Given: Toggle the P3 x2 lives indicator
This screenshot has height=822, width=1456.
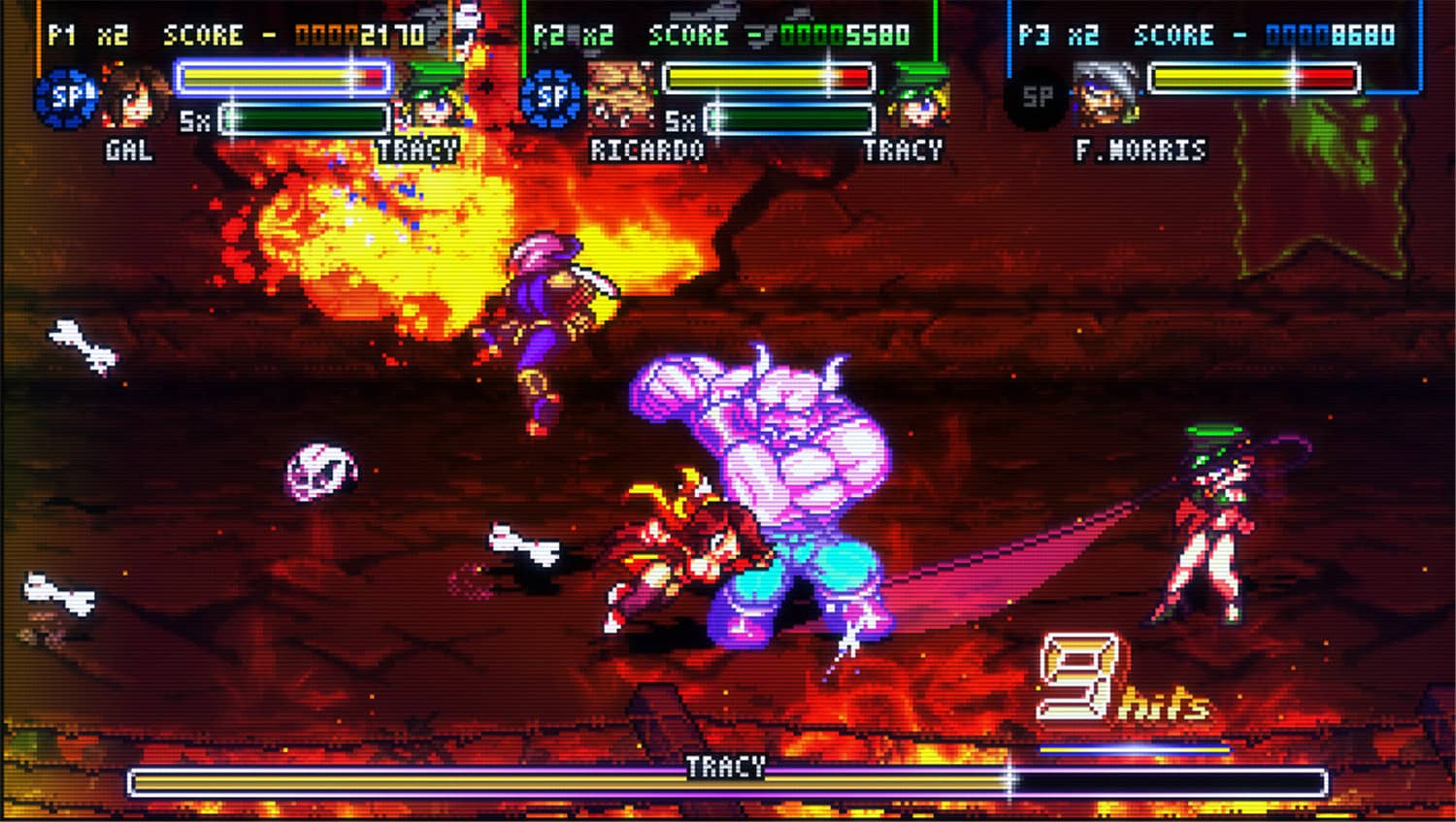Looking at the screenshot, I should (x=1082, y=35).
